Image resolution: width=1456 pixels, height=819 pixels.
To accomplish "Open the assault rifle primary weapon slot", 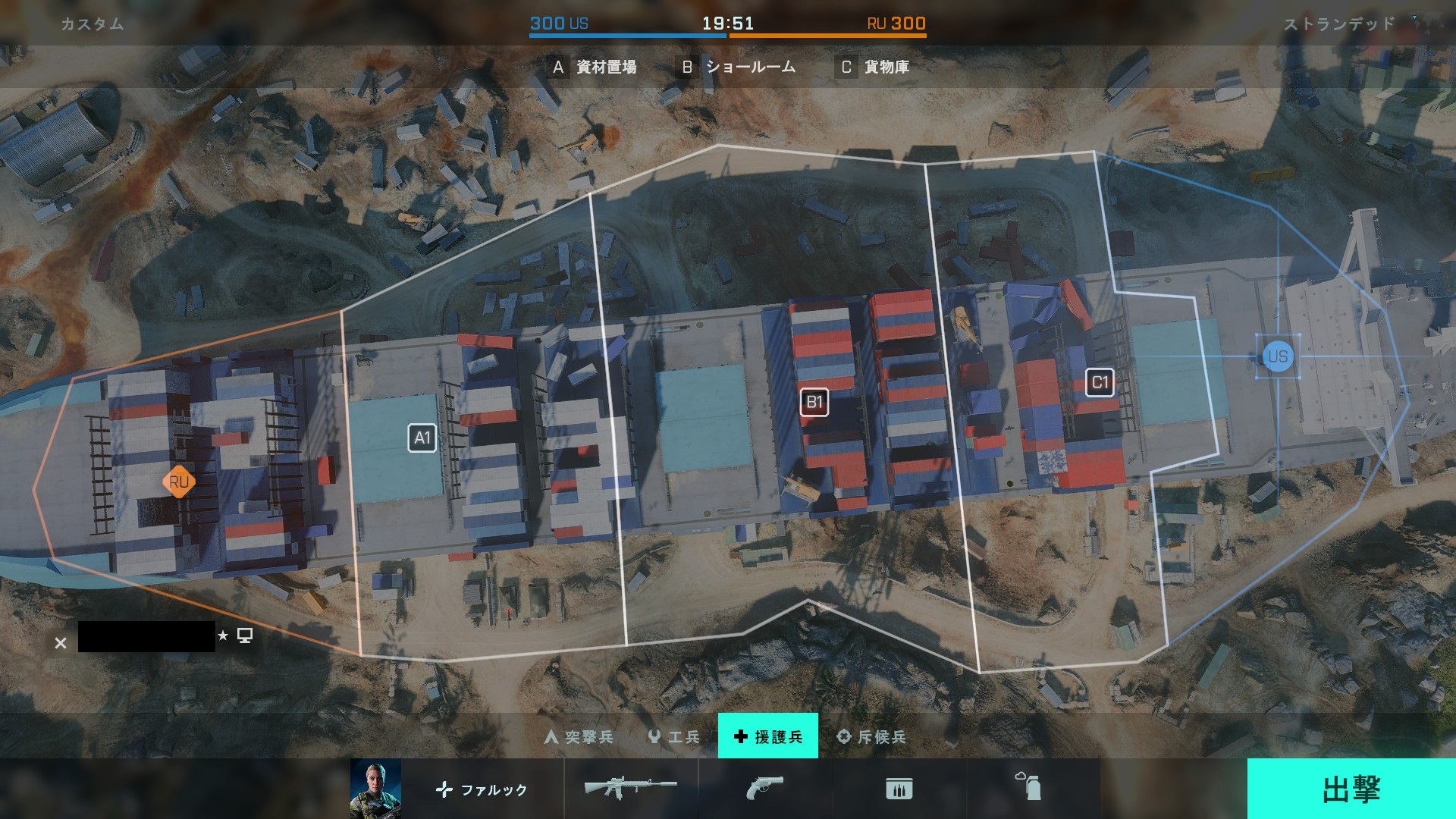I will pyautogui.click(x=630, y=788).
